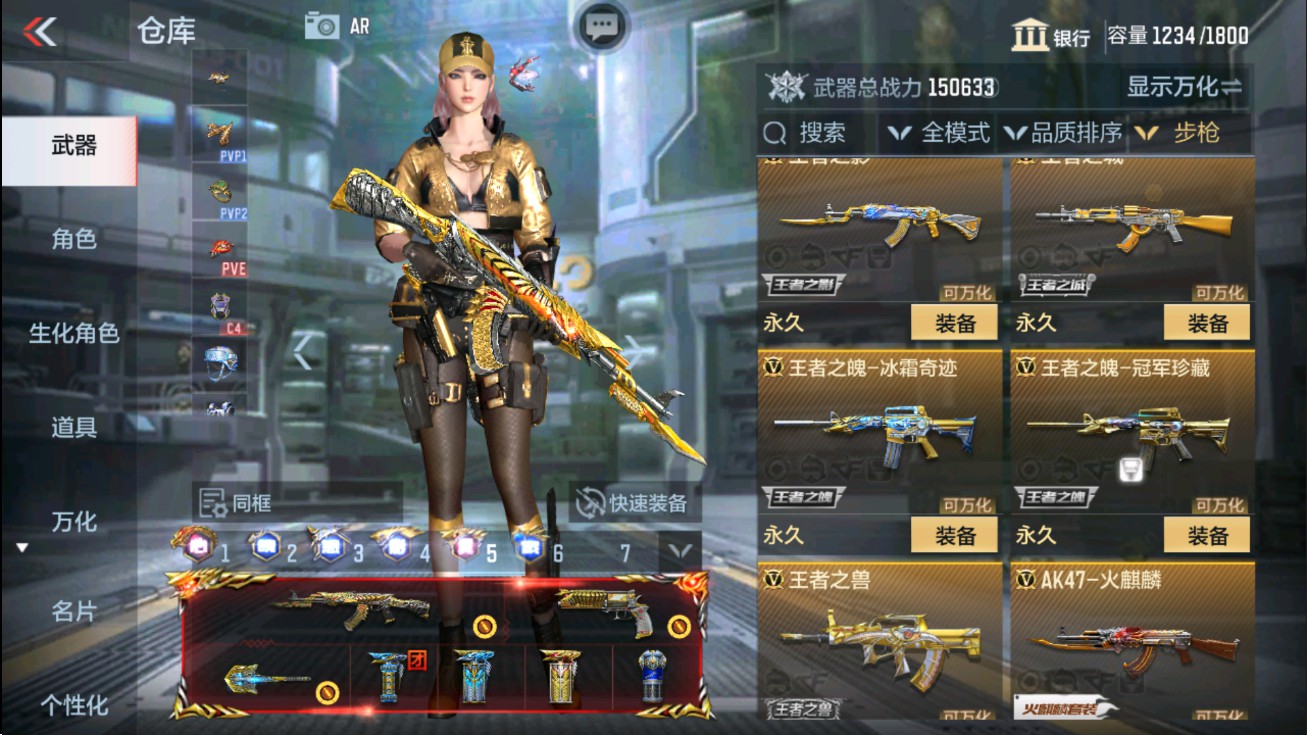Select the AK47-火麒麟 weapon card
Image resolution: width=1307 pixels, height=735 pixels.
coord(1131,645)
